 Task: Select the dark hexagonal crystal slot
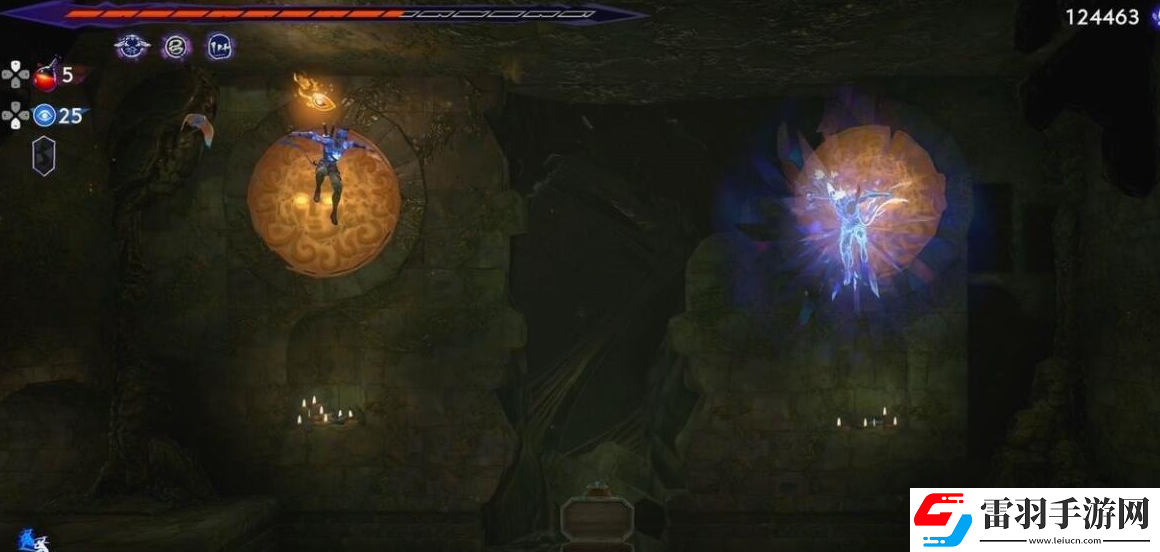(x=44, y=156)
